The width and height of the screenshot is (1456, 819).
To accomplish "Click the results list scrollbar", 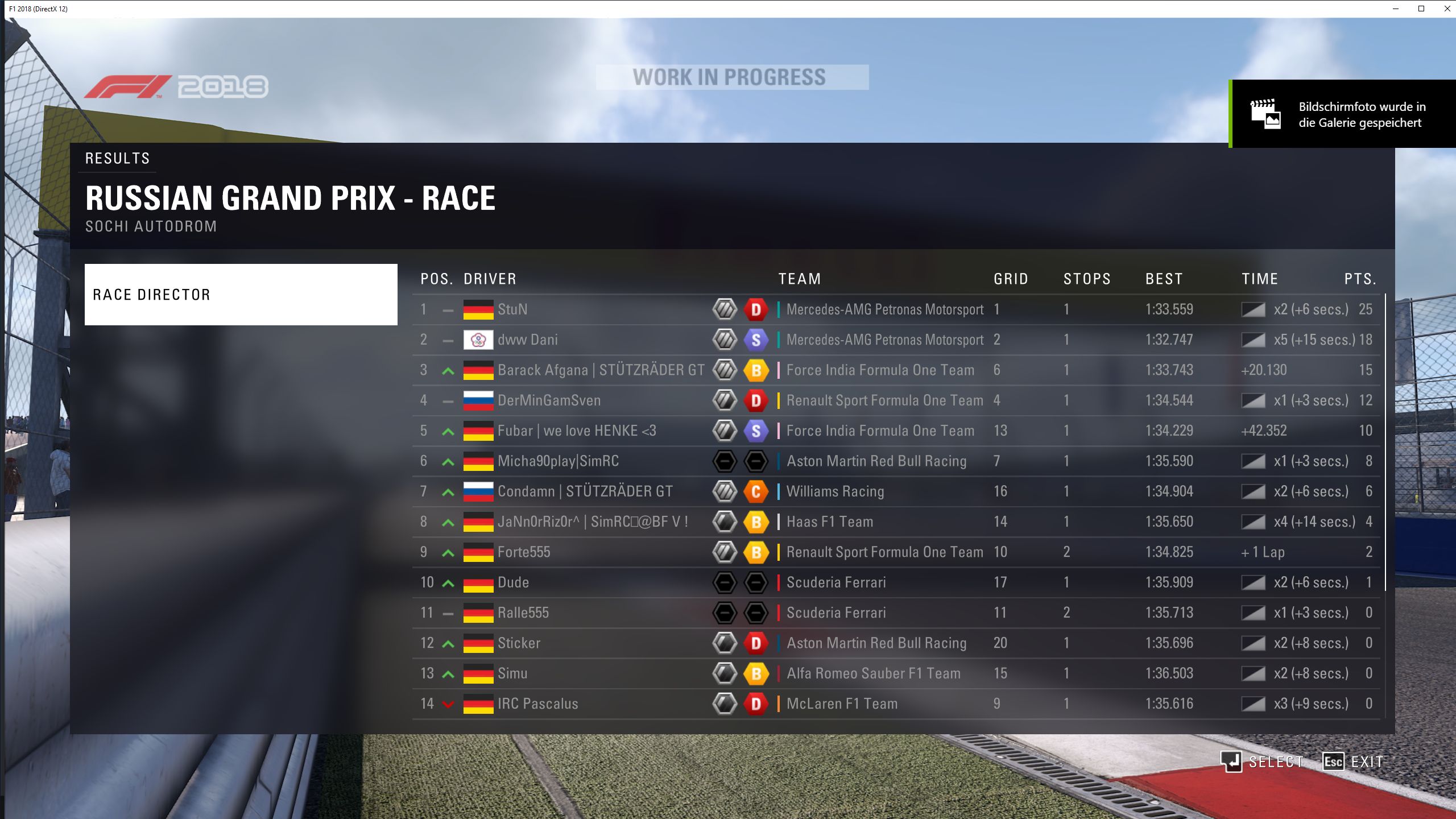I will [x=1385, y=442].
